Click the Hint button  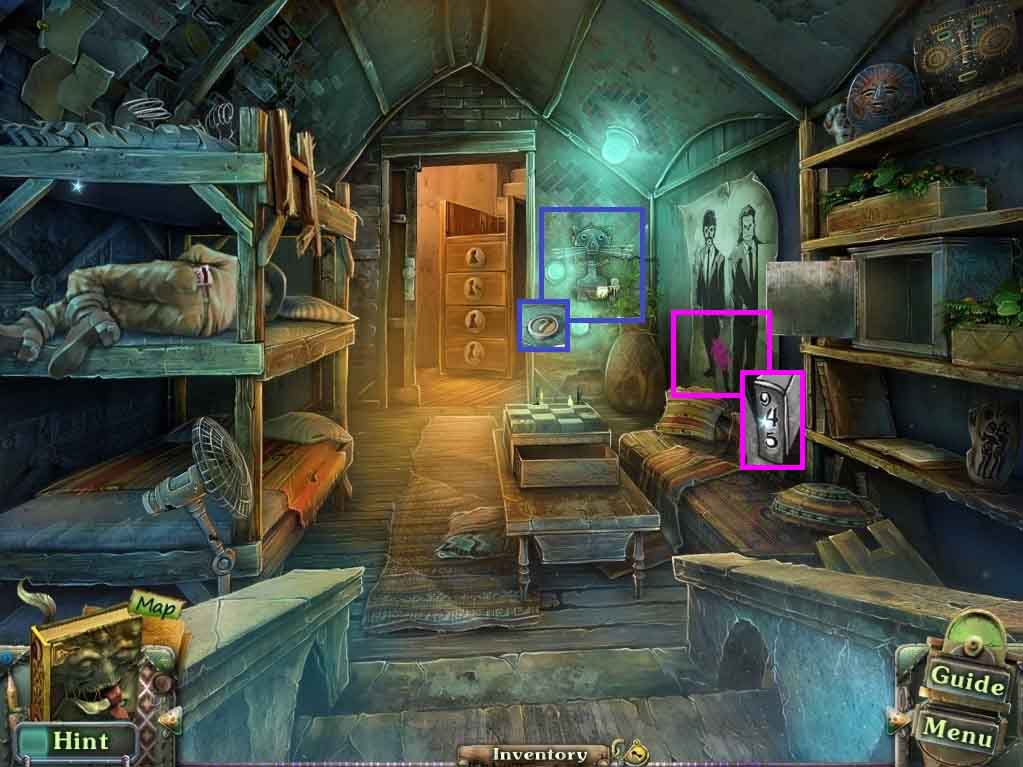click(x=79, y=741)
